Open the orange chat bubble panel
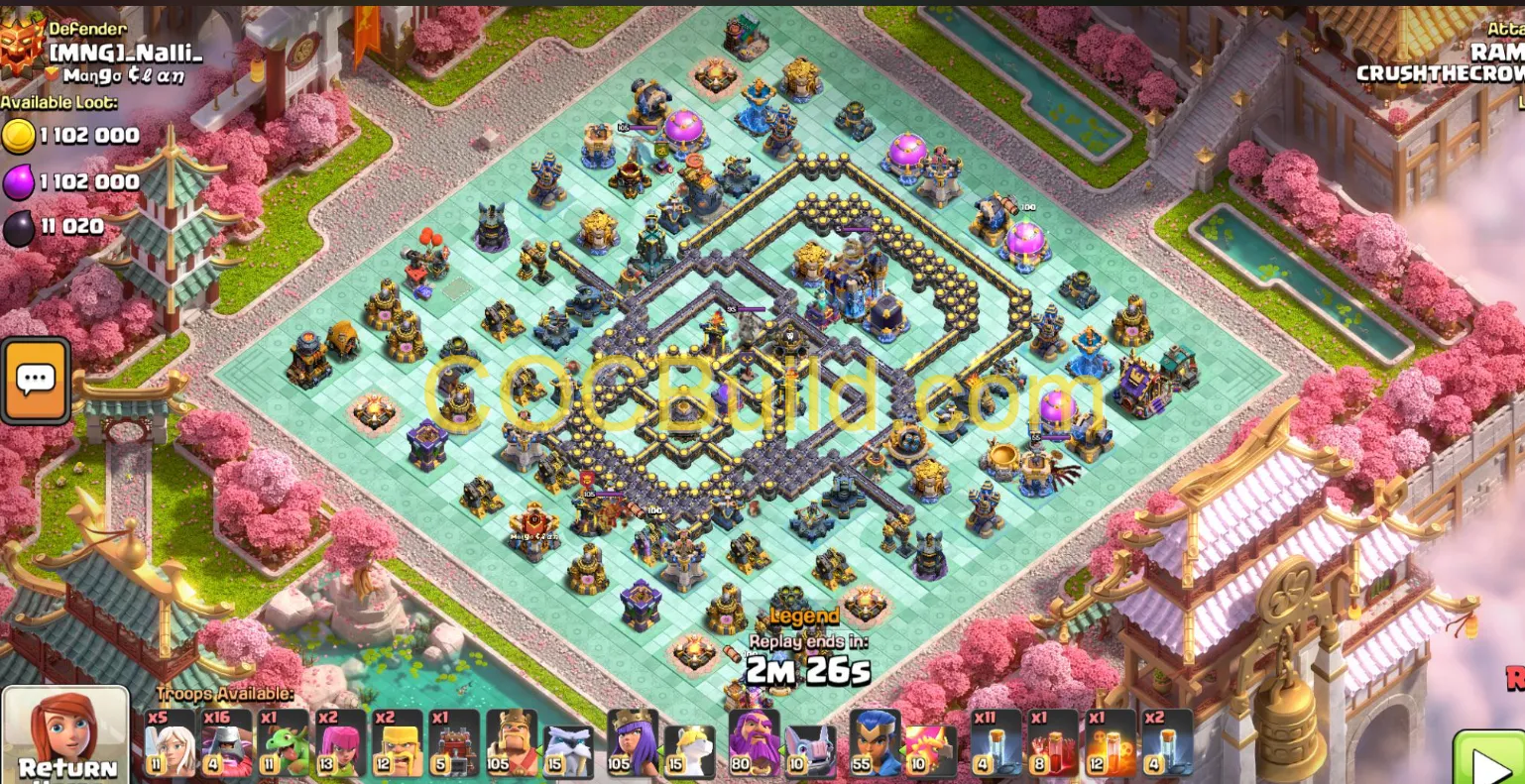Screen dimensions: 1525x784 (35, 380)
